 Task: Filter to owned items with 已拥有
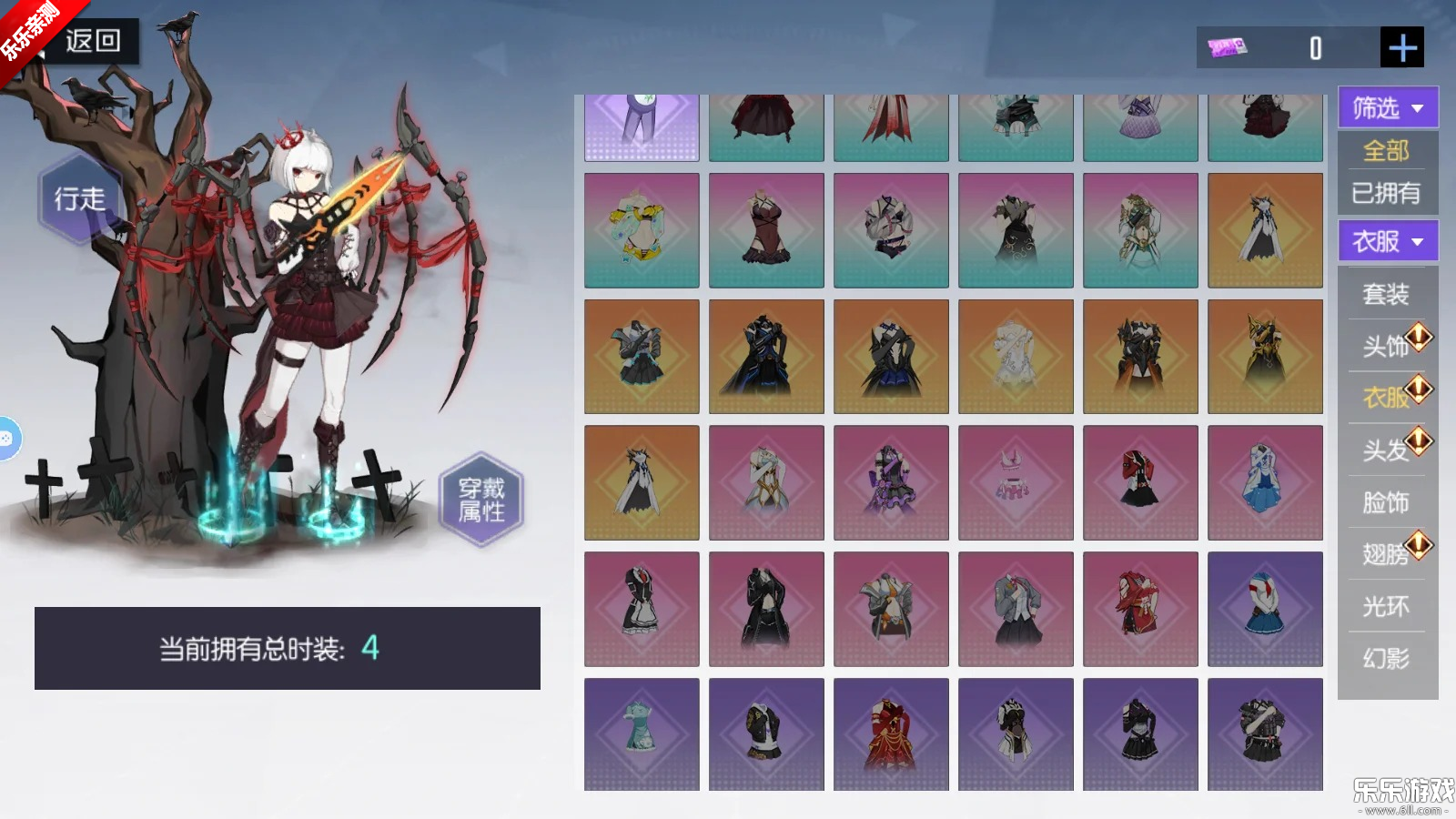pyautogui.click(x=1386, y=193)
